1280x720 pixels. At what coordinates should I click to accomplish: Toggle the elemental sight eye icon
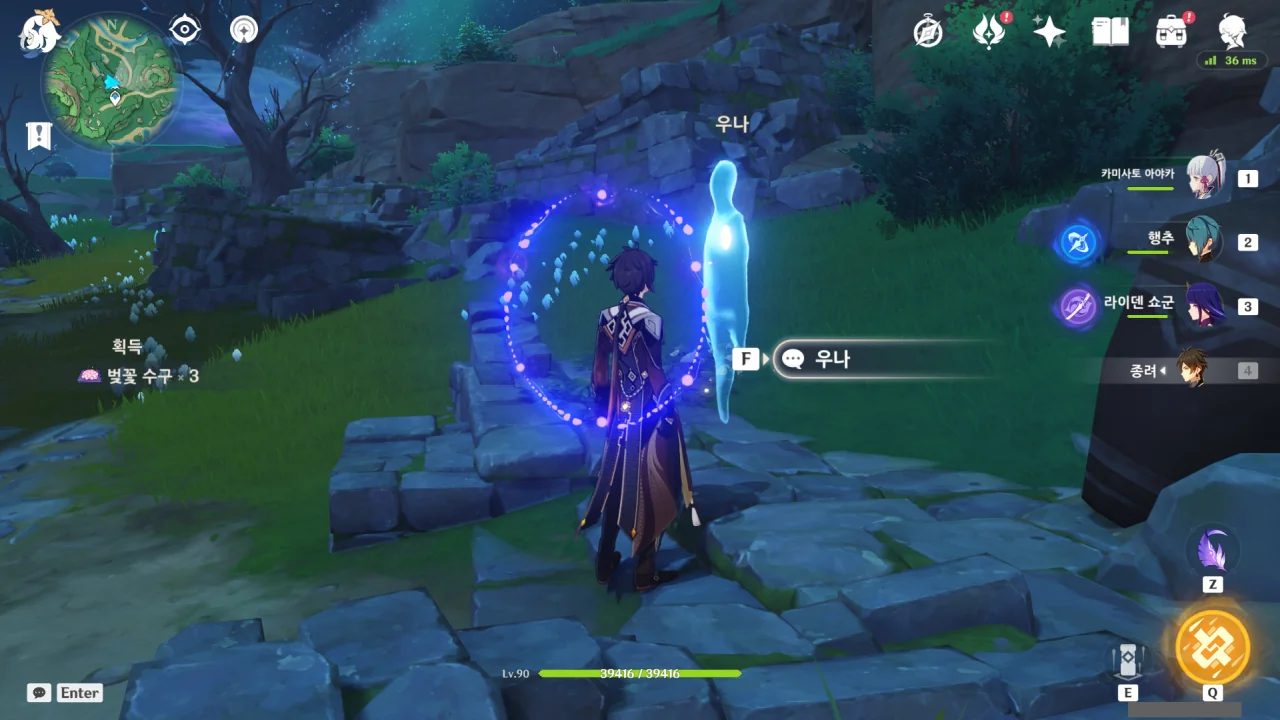coord(185,30)
